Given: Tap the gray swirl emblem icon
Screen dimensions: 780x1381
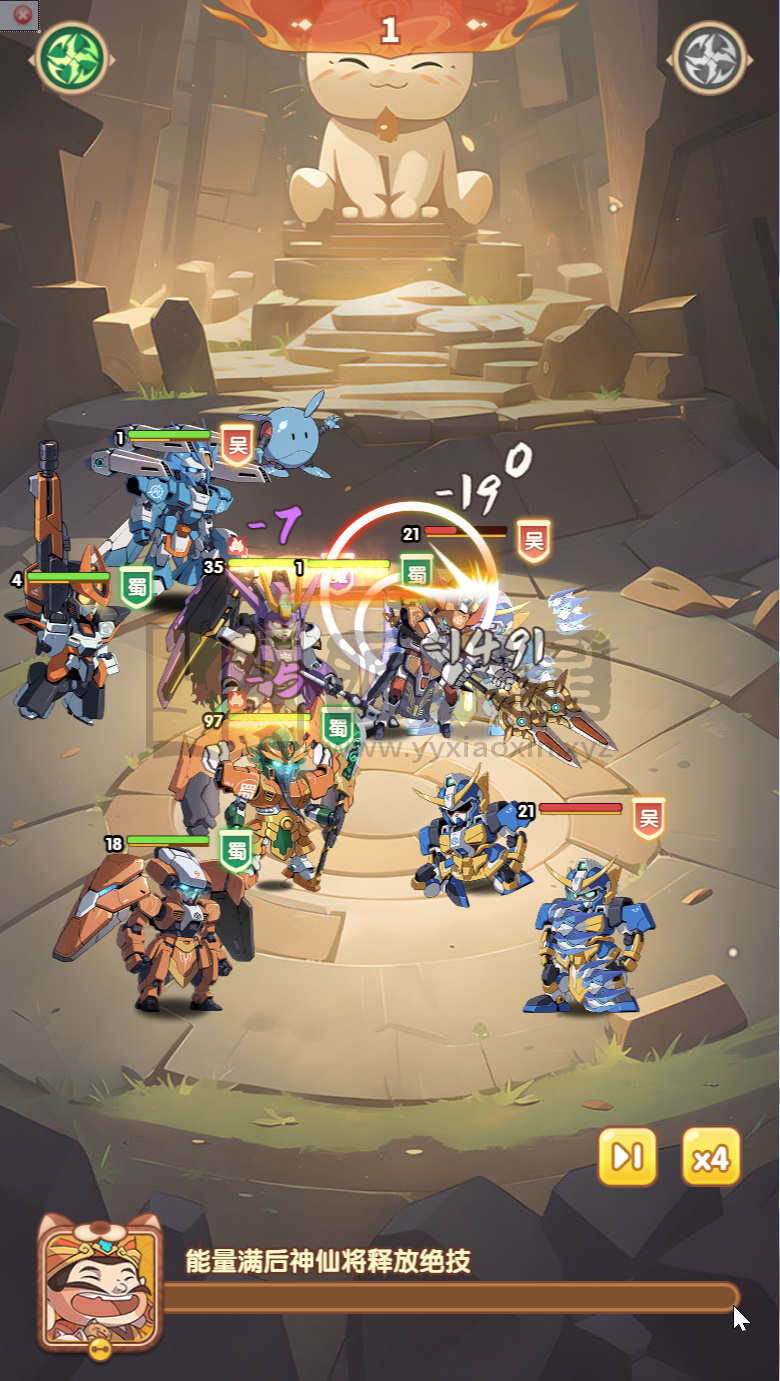Looking at the screenshot, I should 709,57.
